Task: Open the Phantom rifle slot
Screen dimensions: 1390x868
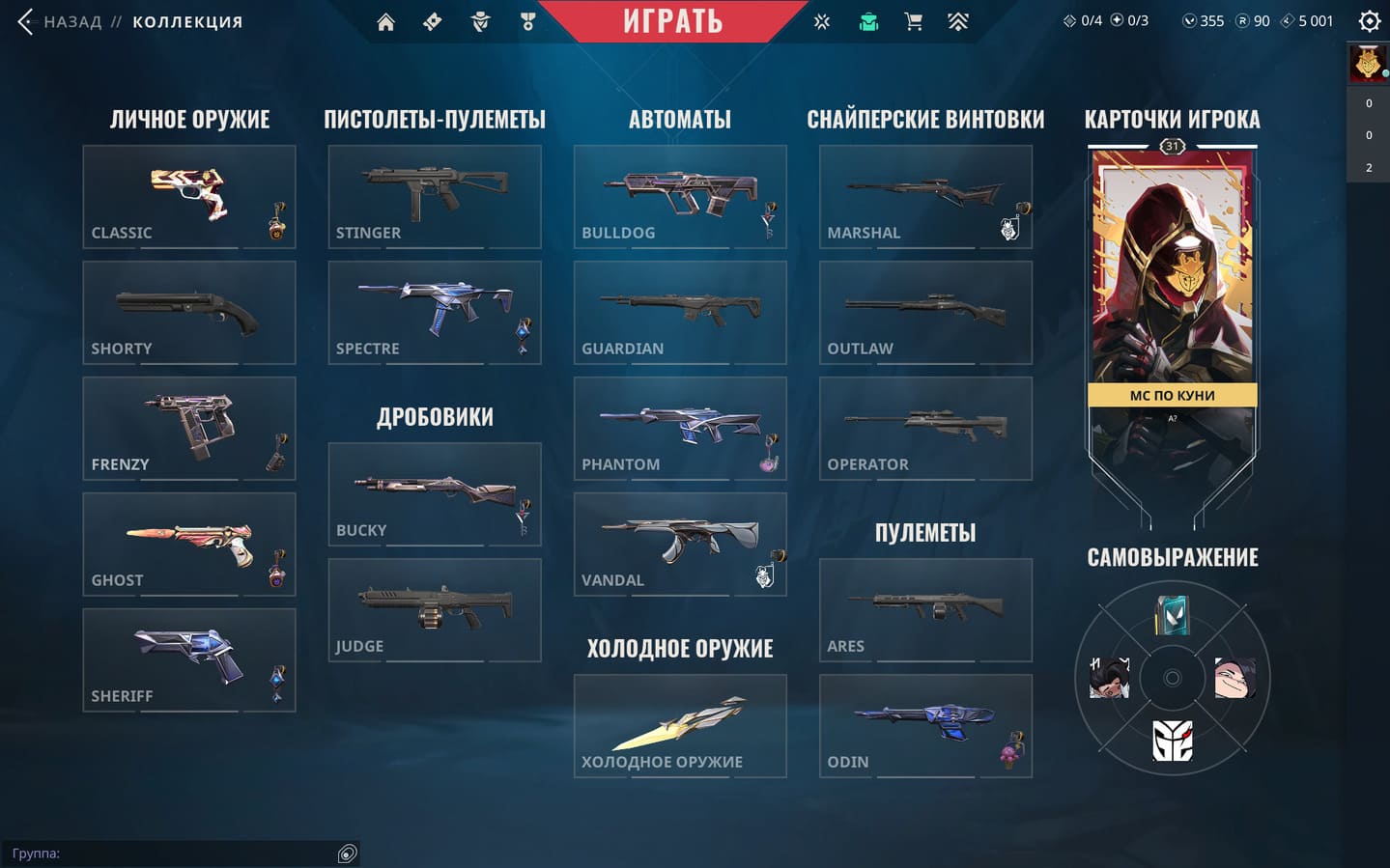Action: pos(679,429)
